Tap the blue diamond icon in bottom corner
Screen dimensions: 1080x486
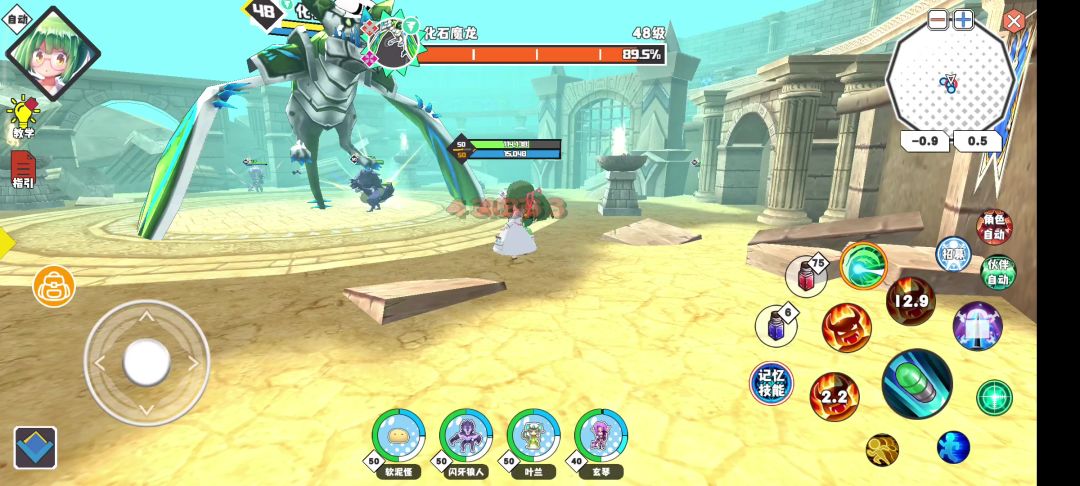[35, 448]
